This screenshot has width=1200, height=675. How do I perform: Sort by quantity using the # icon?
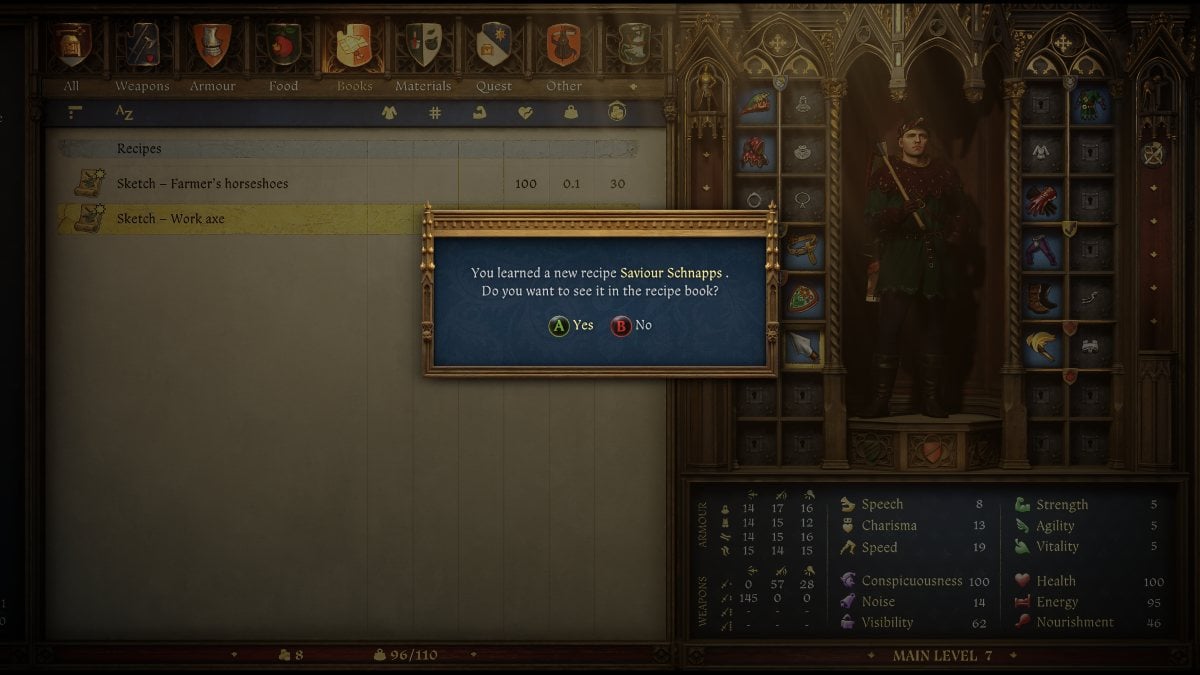435,113
